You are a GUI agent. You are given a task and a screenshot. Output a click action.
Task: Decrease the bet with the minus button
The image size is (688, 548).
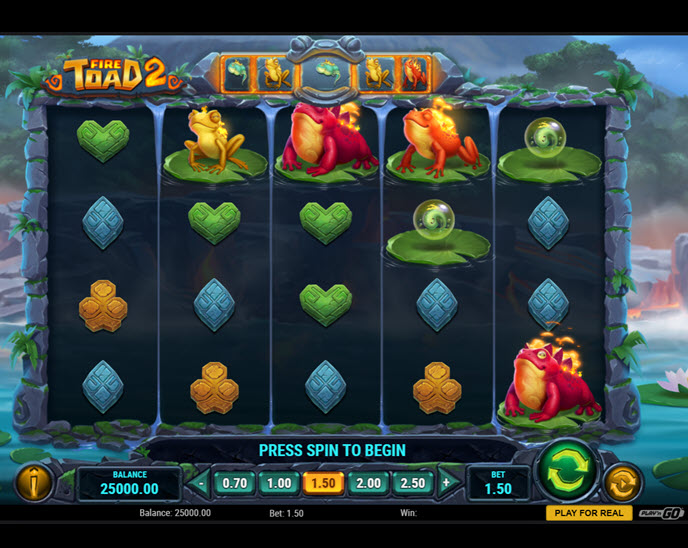201,483
